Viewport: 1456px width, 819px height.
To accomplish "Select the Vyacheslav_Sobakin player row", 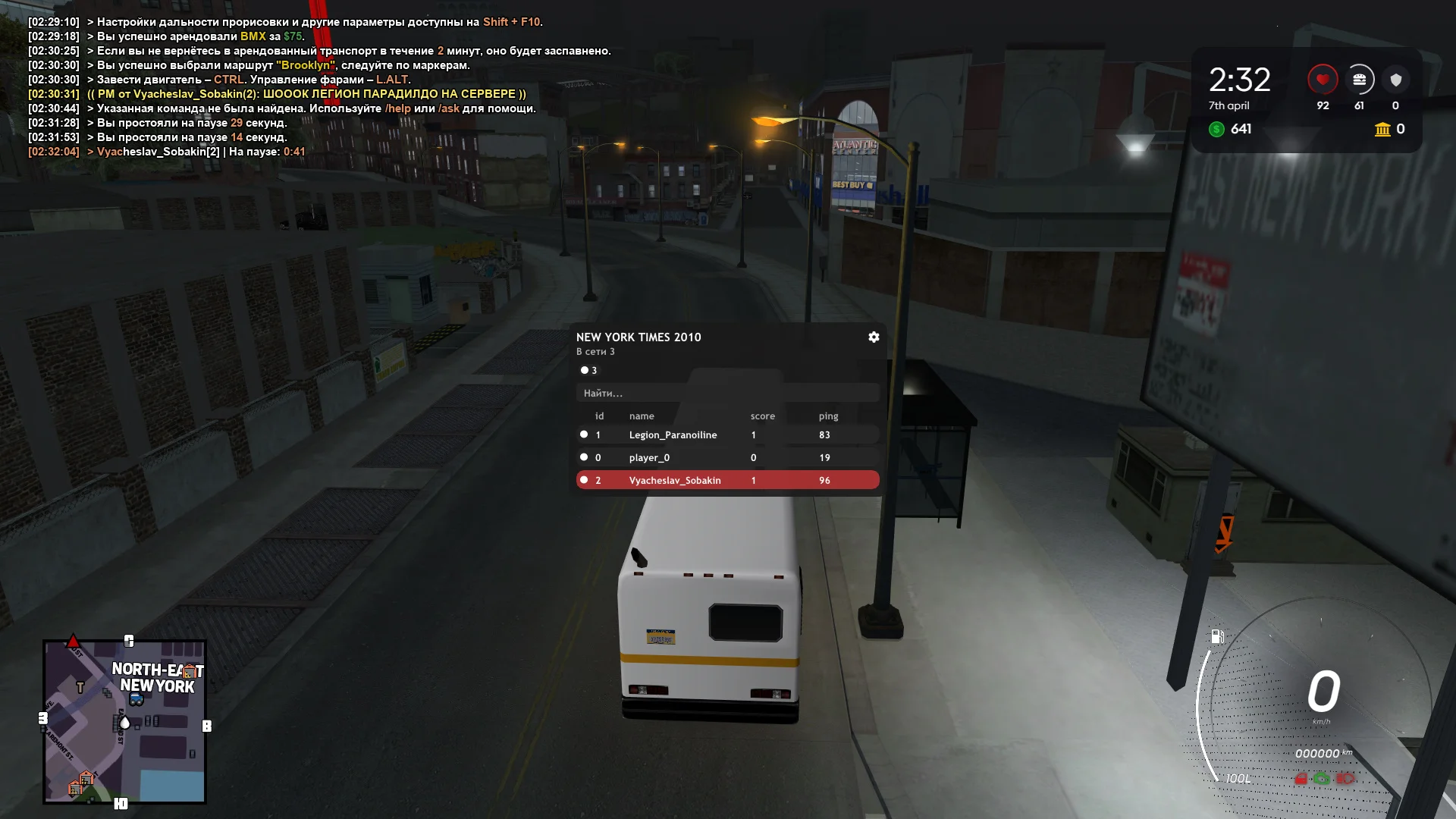I will pos(727,479).
